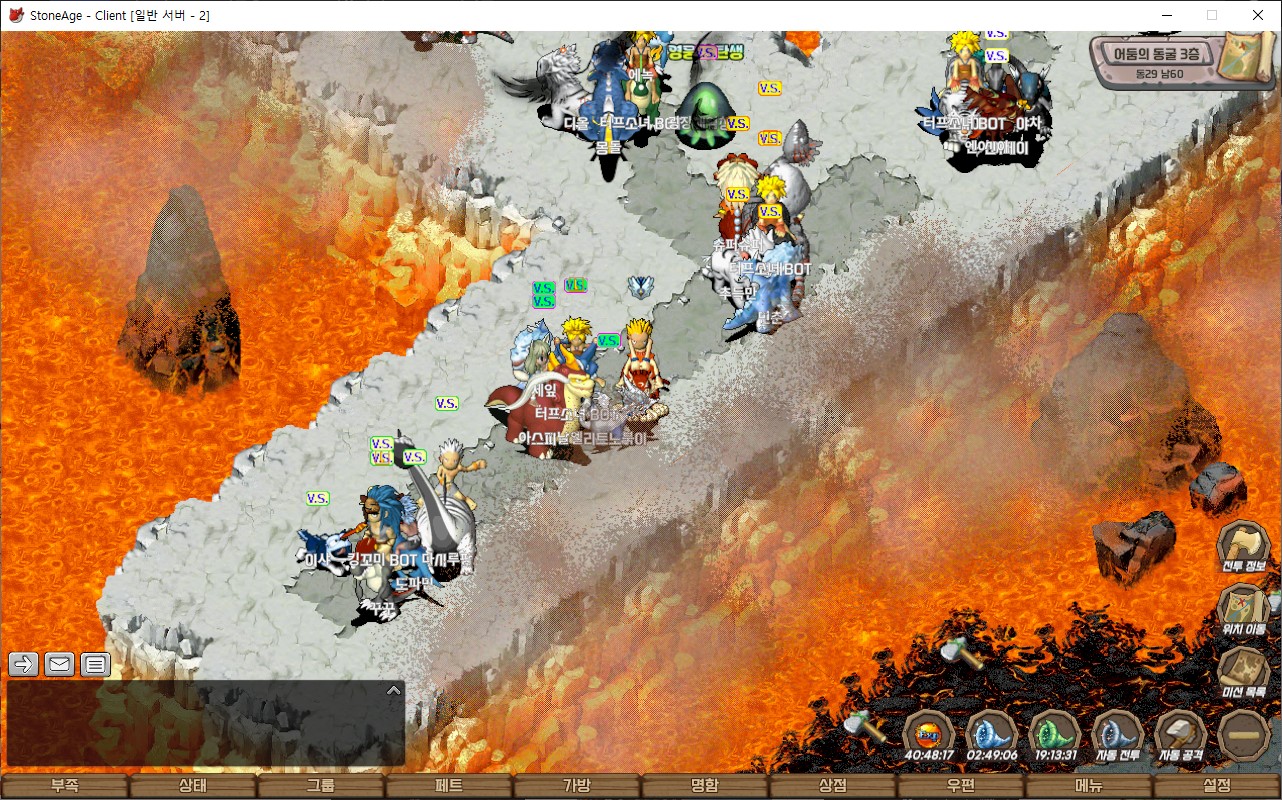The height and width of the screenshot is (800, 1282).
Task: Open the 부족 (tribe) menu
Action: (65, 786)
